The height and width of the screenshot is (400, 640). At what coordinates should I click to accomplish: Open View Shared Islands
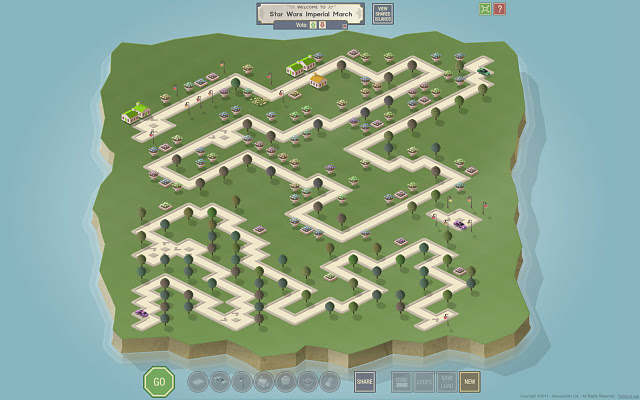tap(383, 14)
